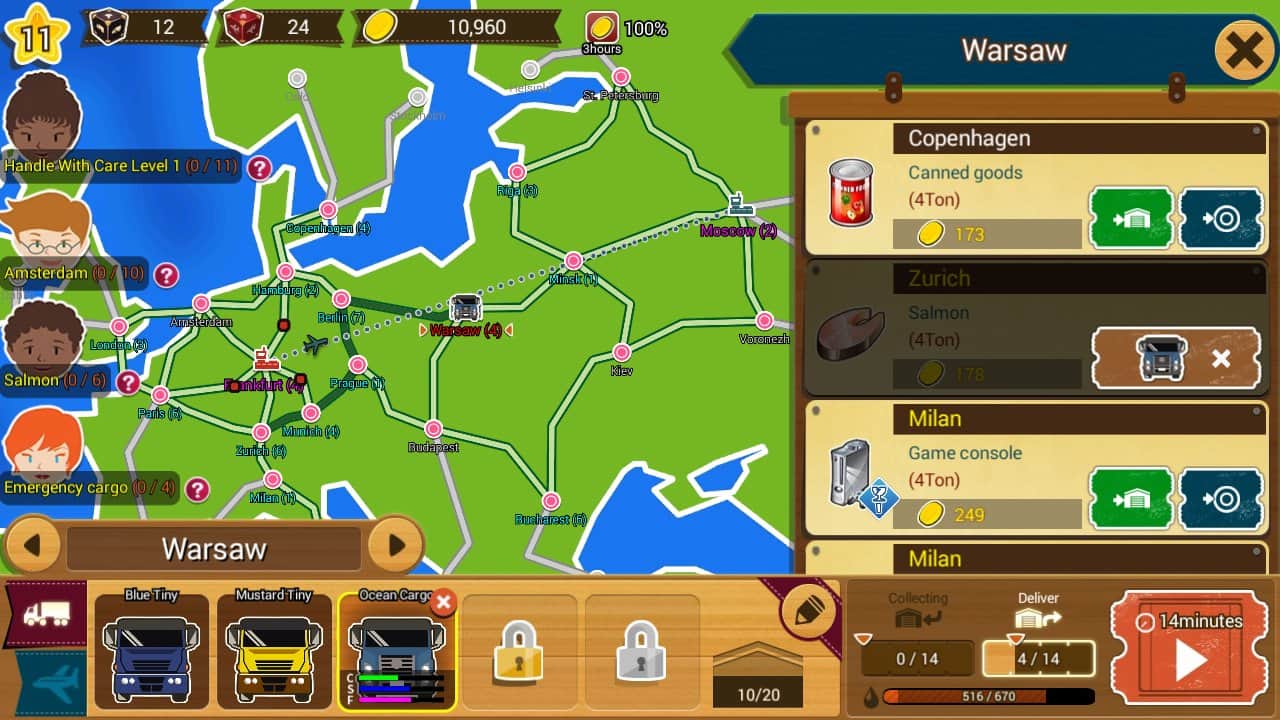The width and height of the screenshot is (1280, 720).
Task: Remove the Ocean Cargo truck via its X
Action: (x=443, y=601)
